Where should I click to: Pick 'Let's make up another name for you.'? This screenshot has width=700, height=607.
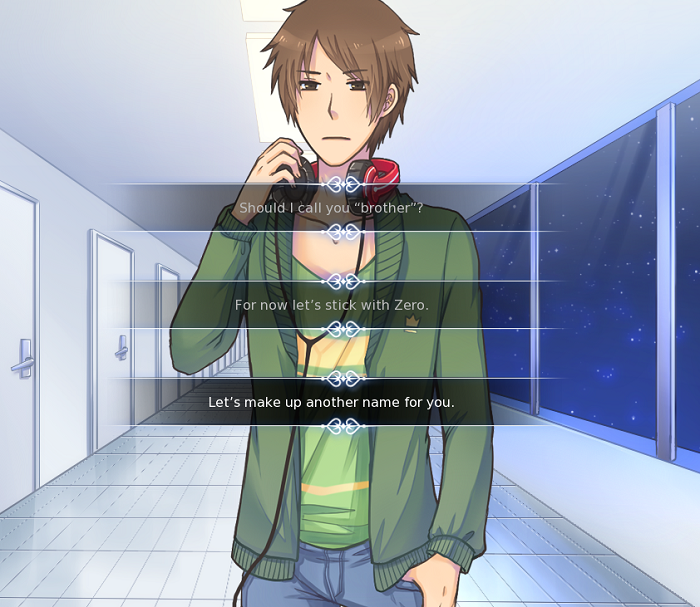coord(331,402)
